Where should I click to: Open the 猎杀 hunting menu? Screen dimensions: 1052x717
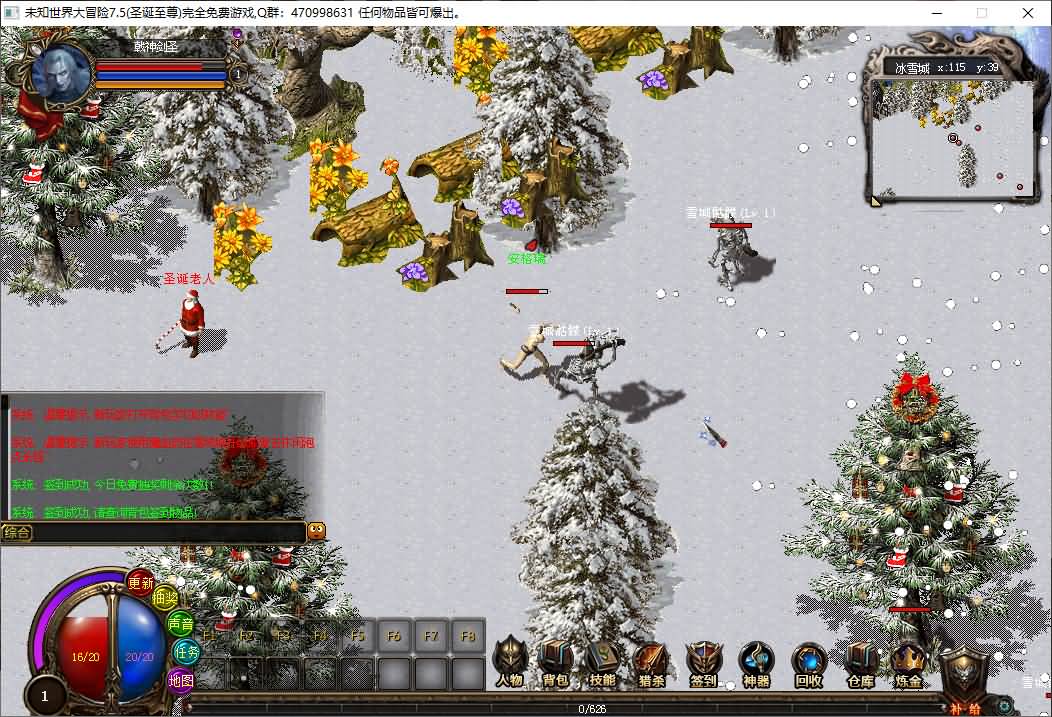[x=651, y=662]
